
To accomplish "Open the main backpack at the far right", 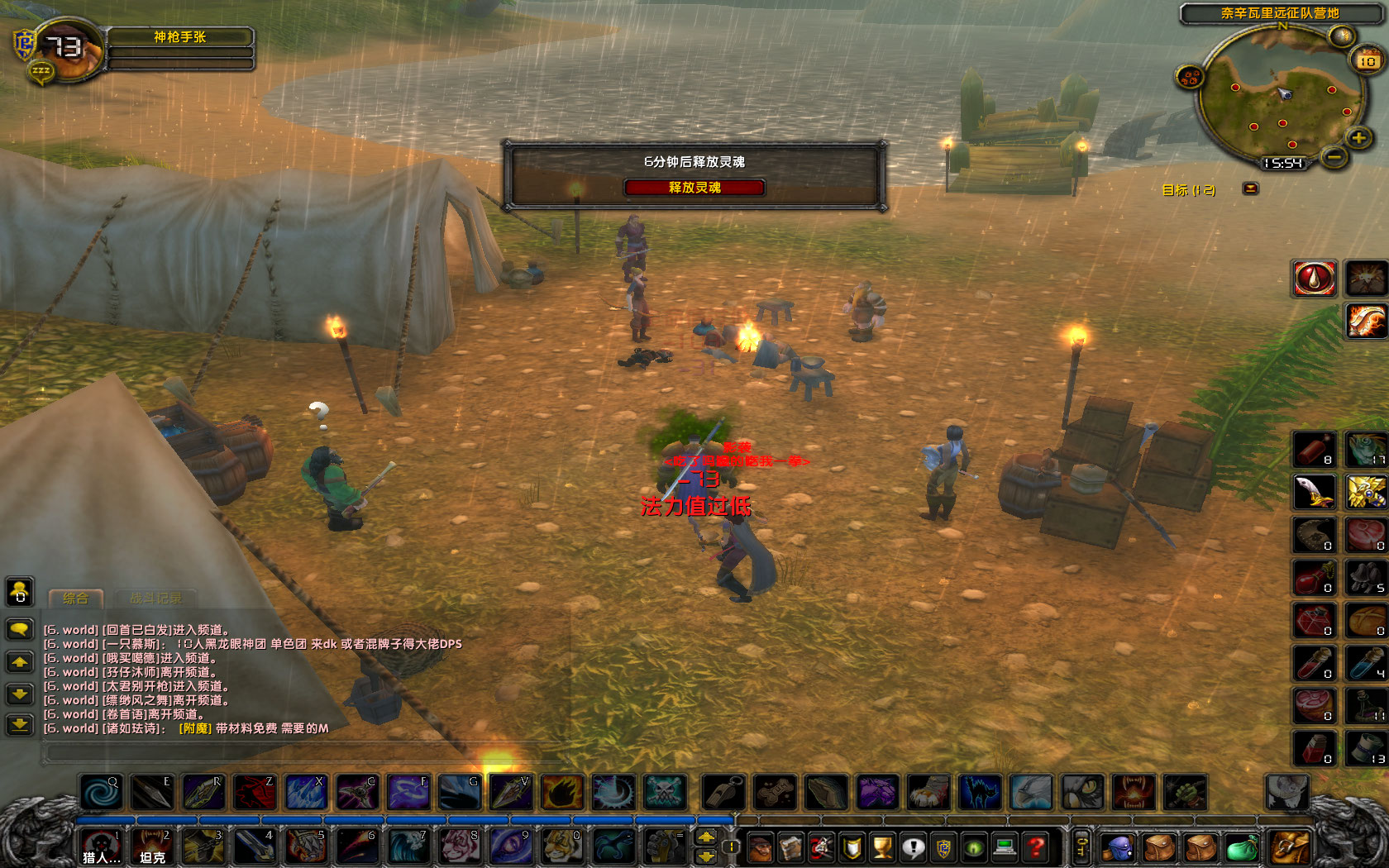I will (x=1288, y=847).
